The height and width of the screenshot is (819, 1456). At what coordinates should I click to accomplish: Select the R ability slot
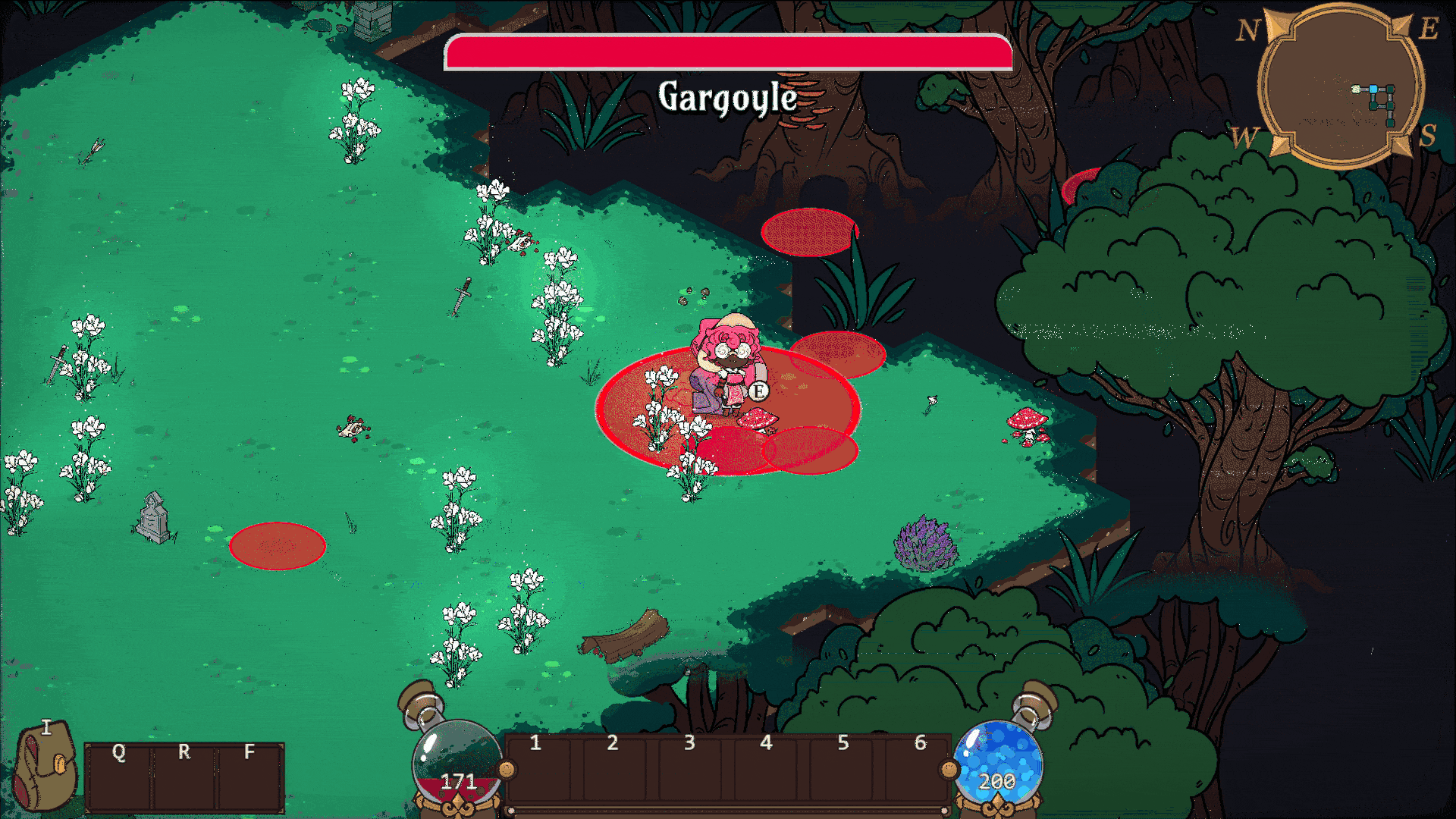coord(184,777)
